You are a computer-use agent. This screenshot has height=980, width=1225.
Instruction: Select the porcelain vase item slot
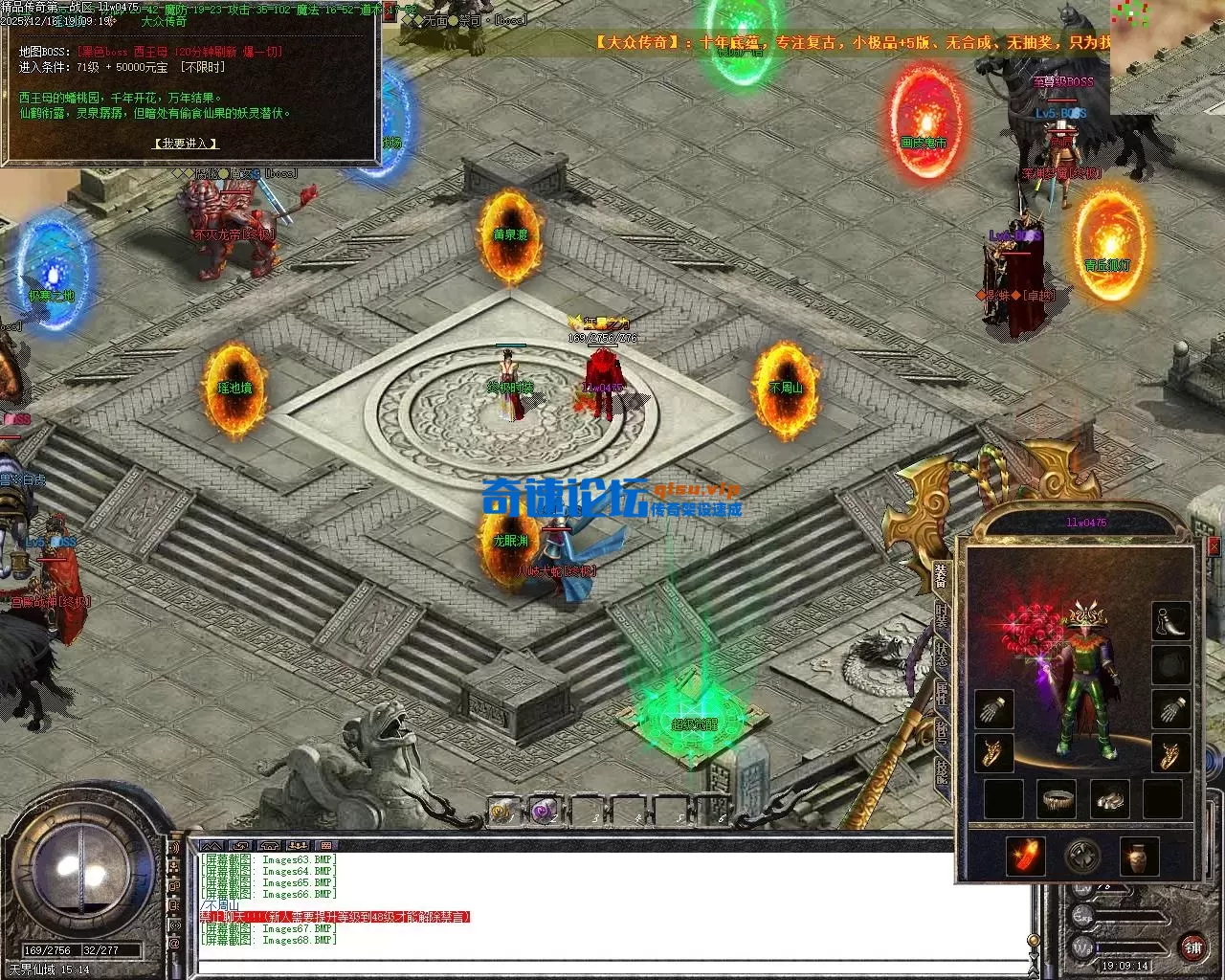point(1139,856)
